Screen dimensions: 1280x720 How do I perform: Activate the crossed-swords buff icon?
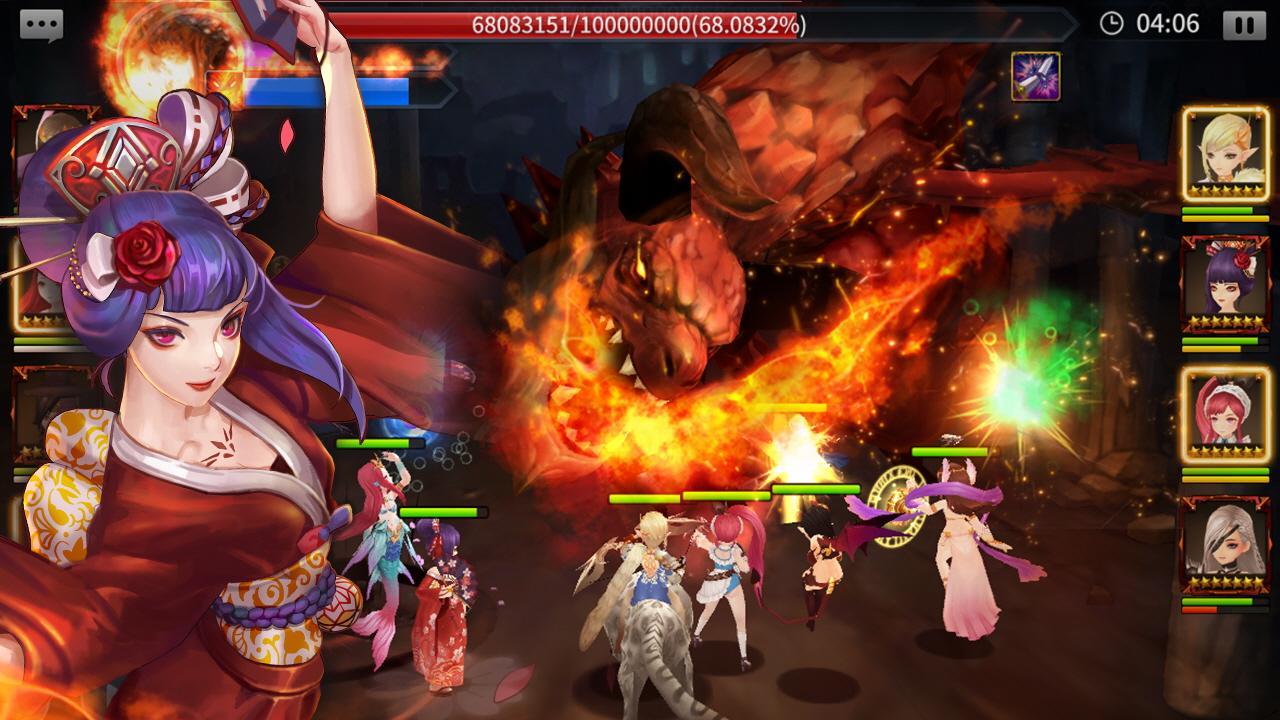pyautogui.click(x=1038, y=75)
